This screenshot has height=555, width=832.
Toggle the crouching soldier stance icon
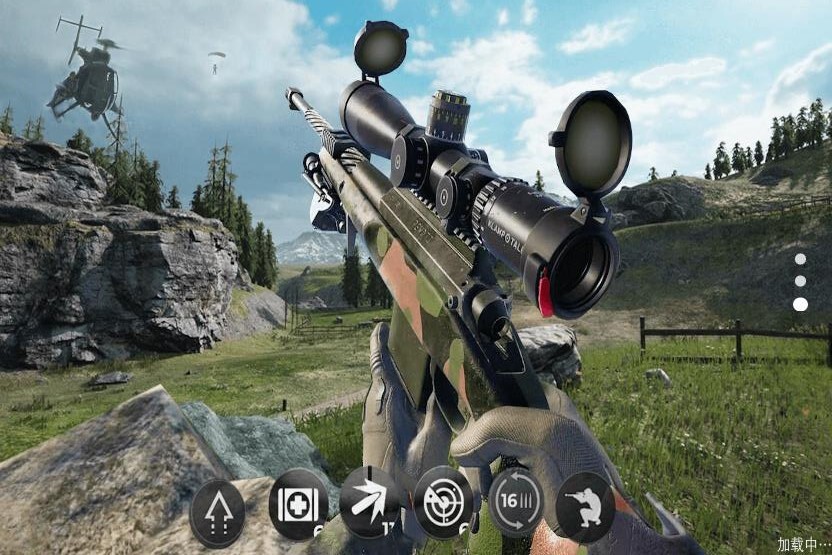pos(585,507)
